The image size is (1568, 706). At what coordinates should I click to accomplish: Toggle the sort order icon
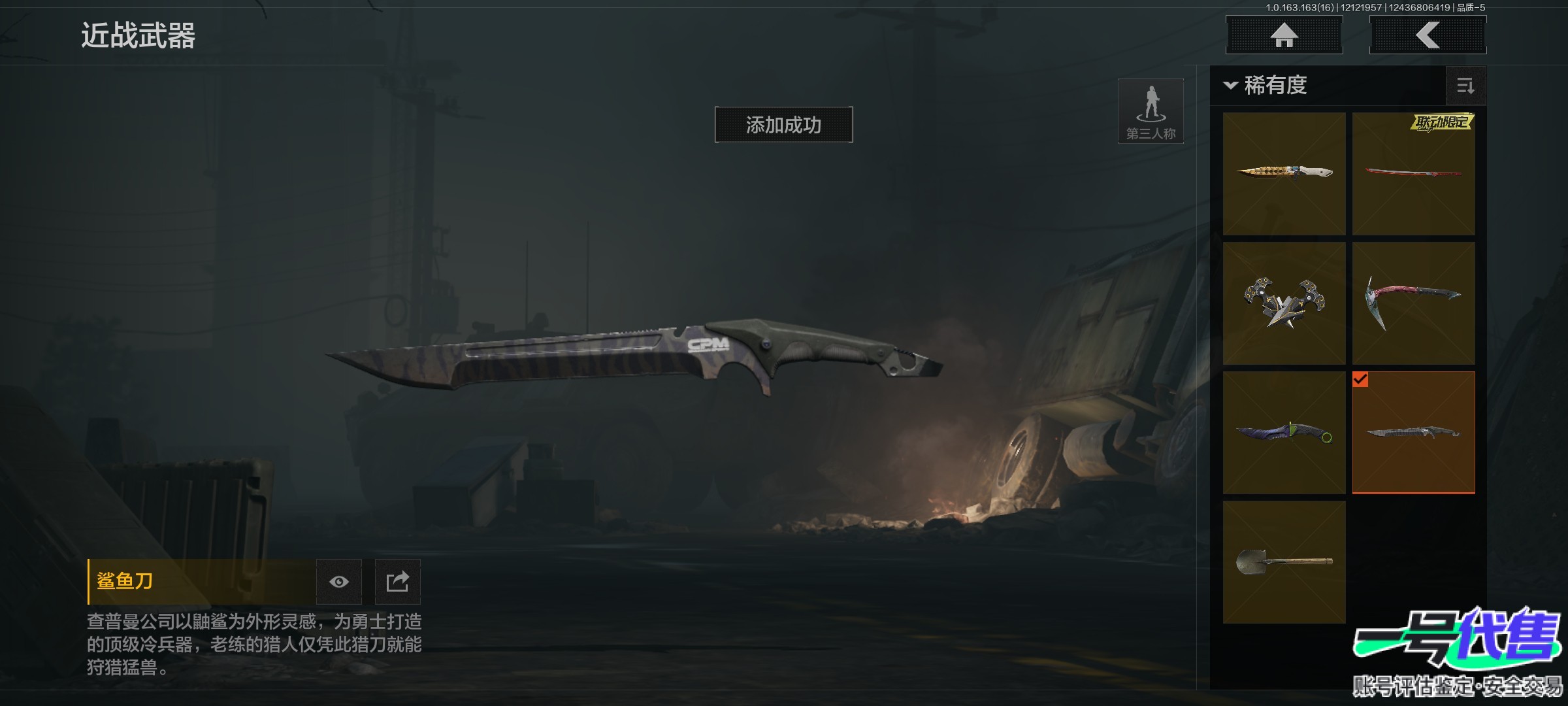coord(1465,86)
